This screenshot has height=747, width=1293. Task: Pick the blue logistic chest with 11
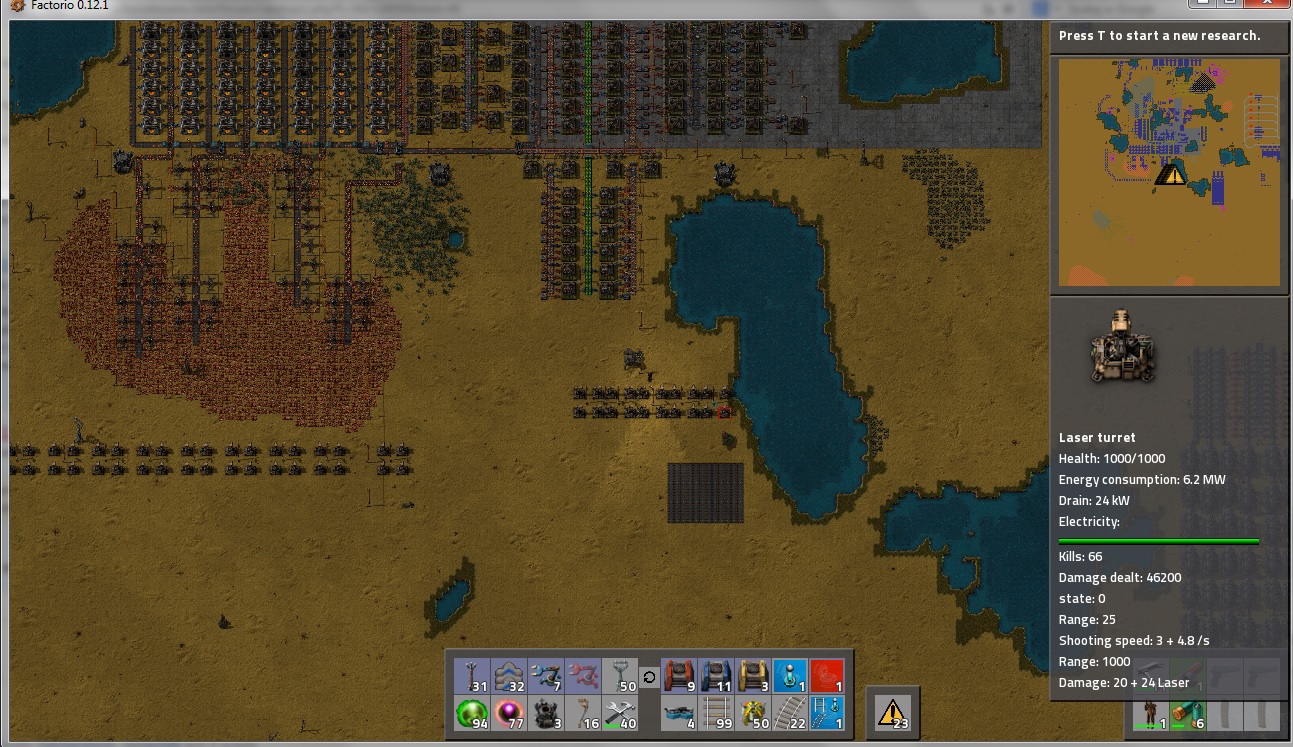pos(717,676)
